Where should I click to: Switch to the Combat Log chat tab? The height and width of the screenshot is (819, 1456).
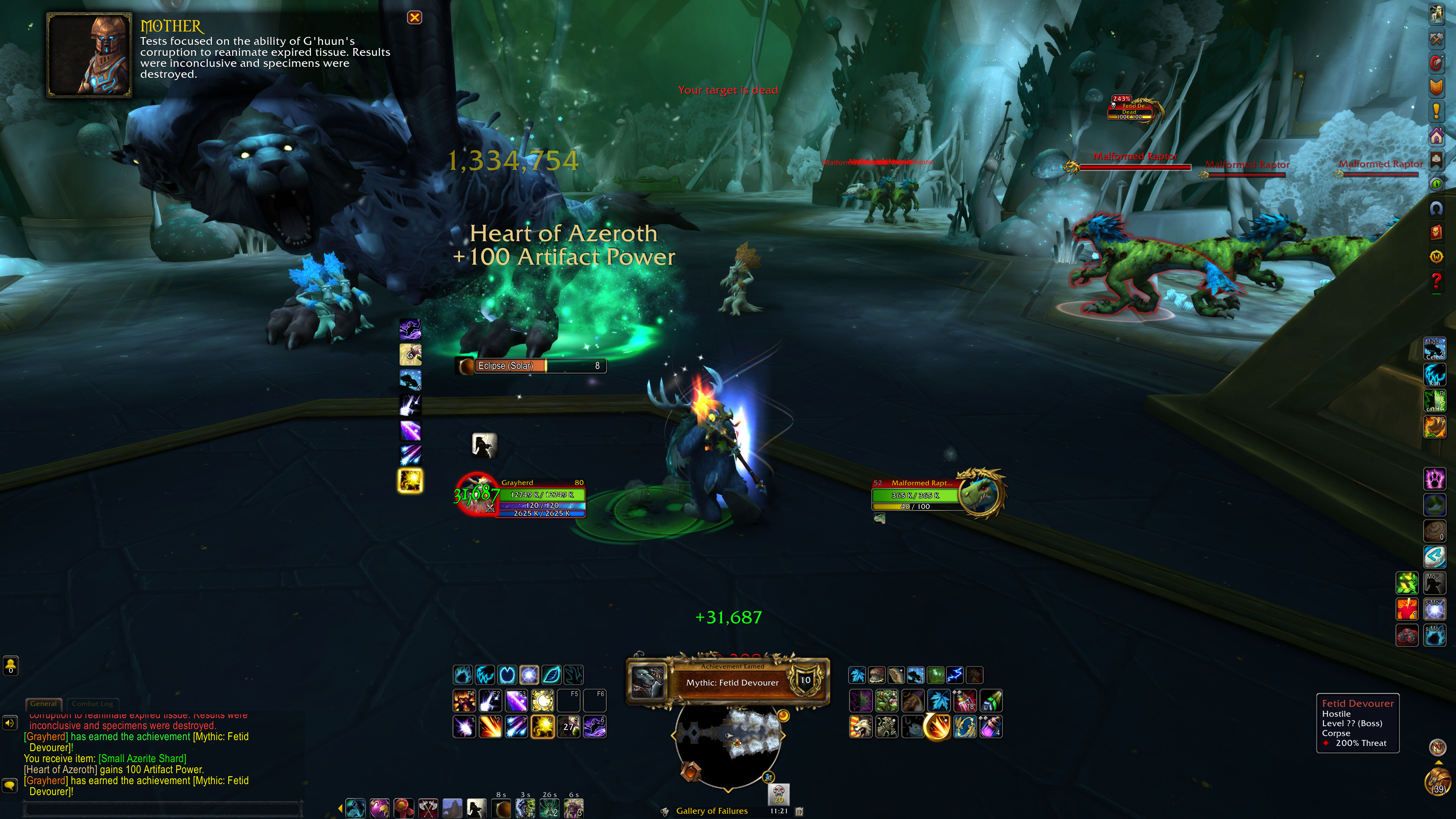(92, 704)
